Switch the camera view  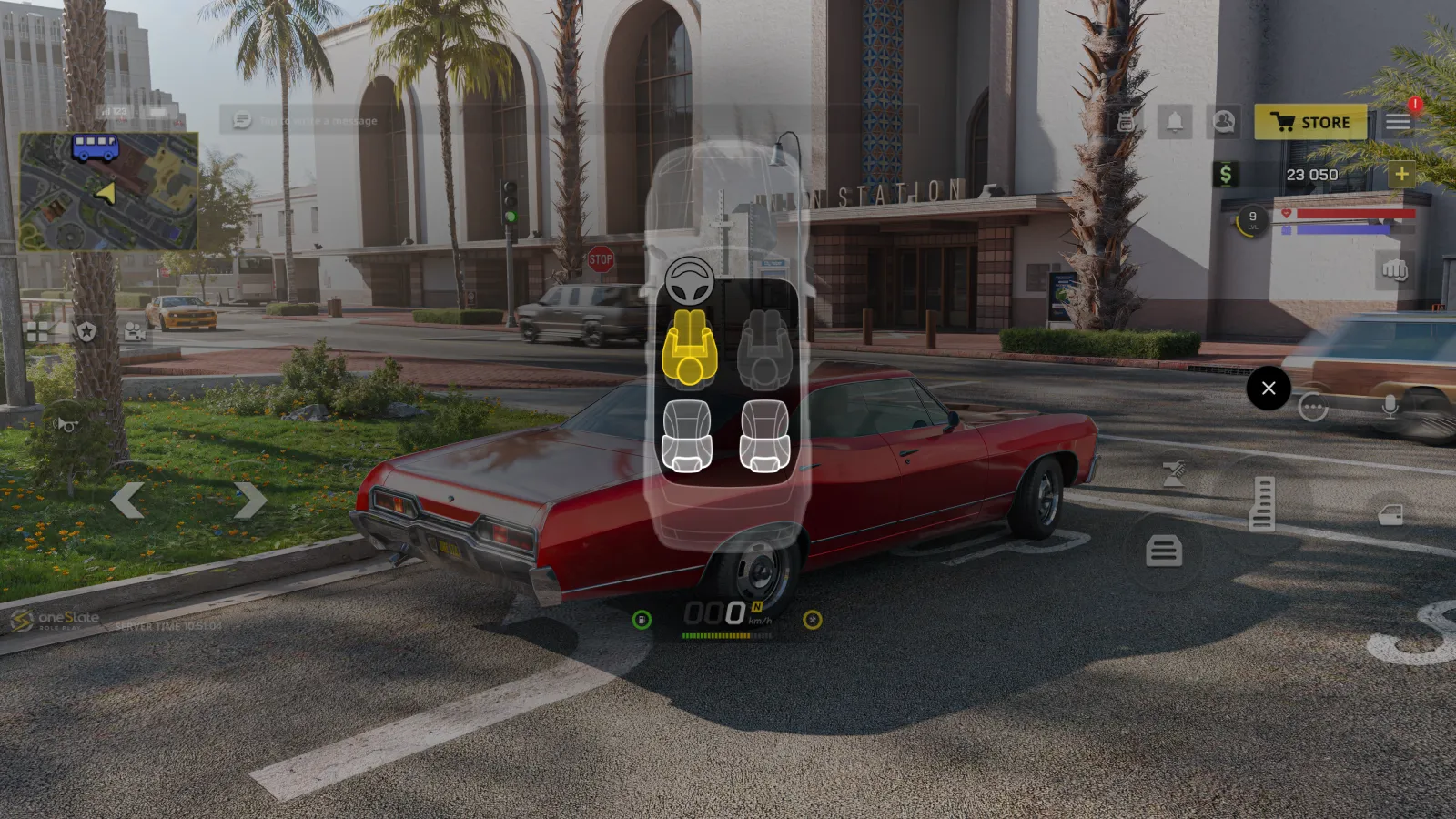135,331
